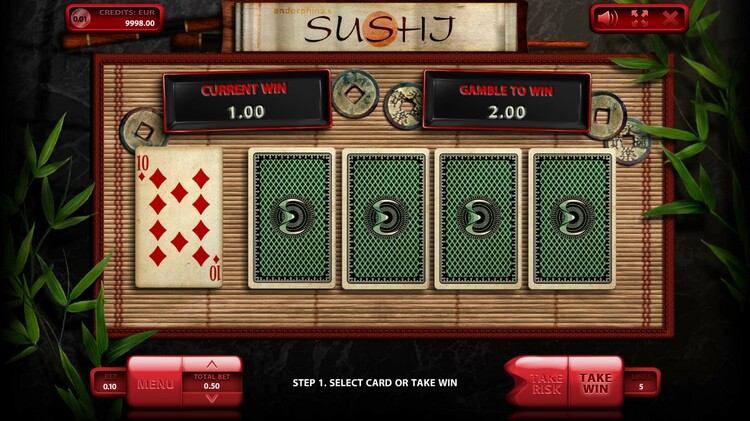Collect winnings with Take Win
Image resolution: width=750 pixels, height=421 pixels.
point(595,383)
